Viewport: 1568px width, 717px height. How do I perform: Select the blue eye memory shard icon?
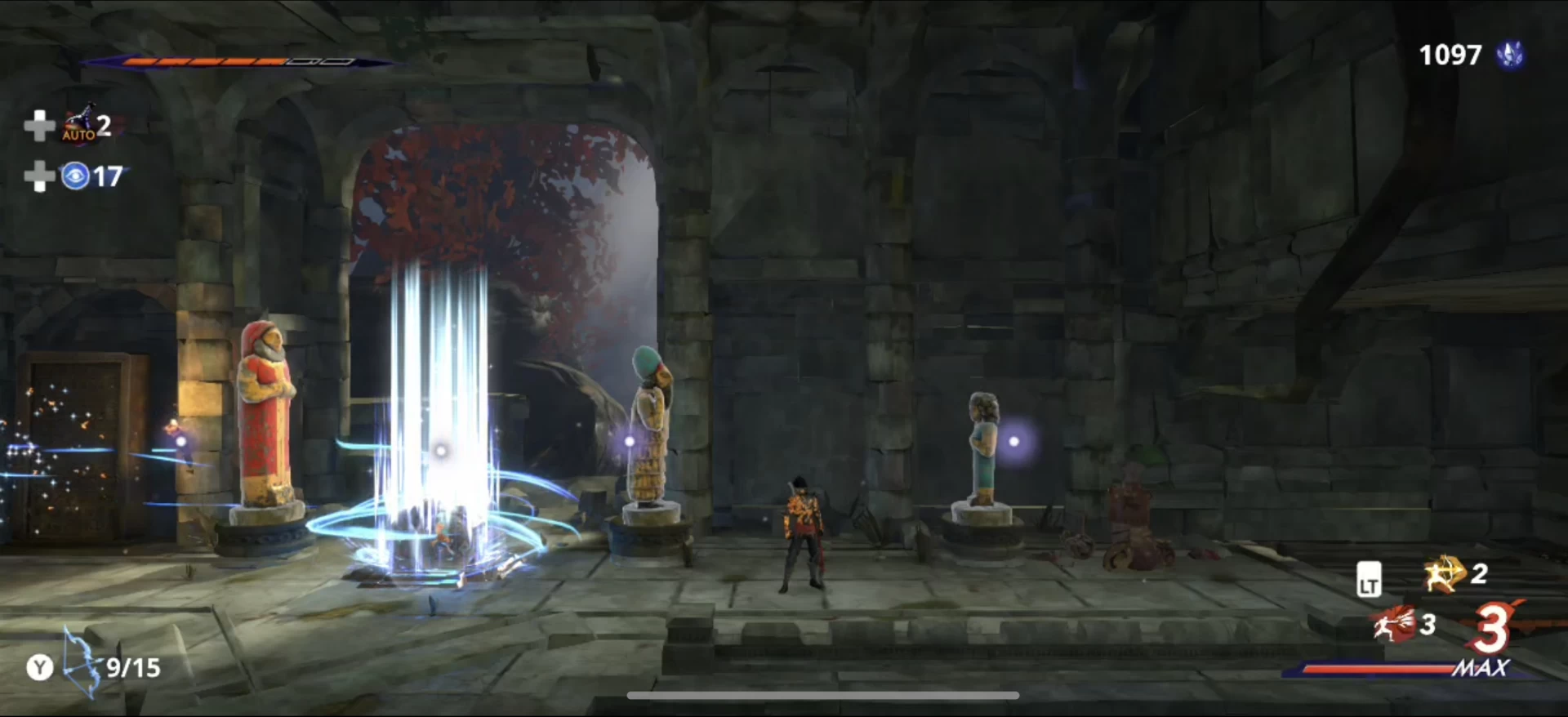[75, 176]
